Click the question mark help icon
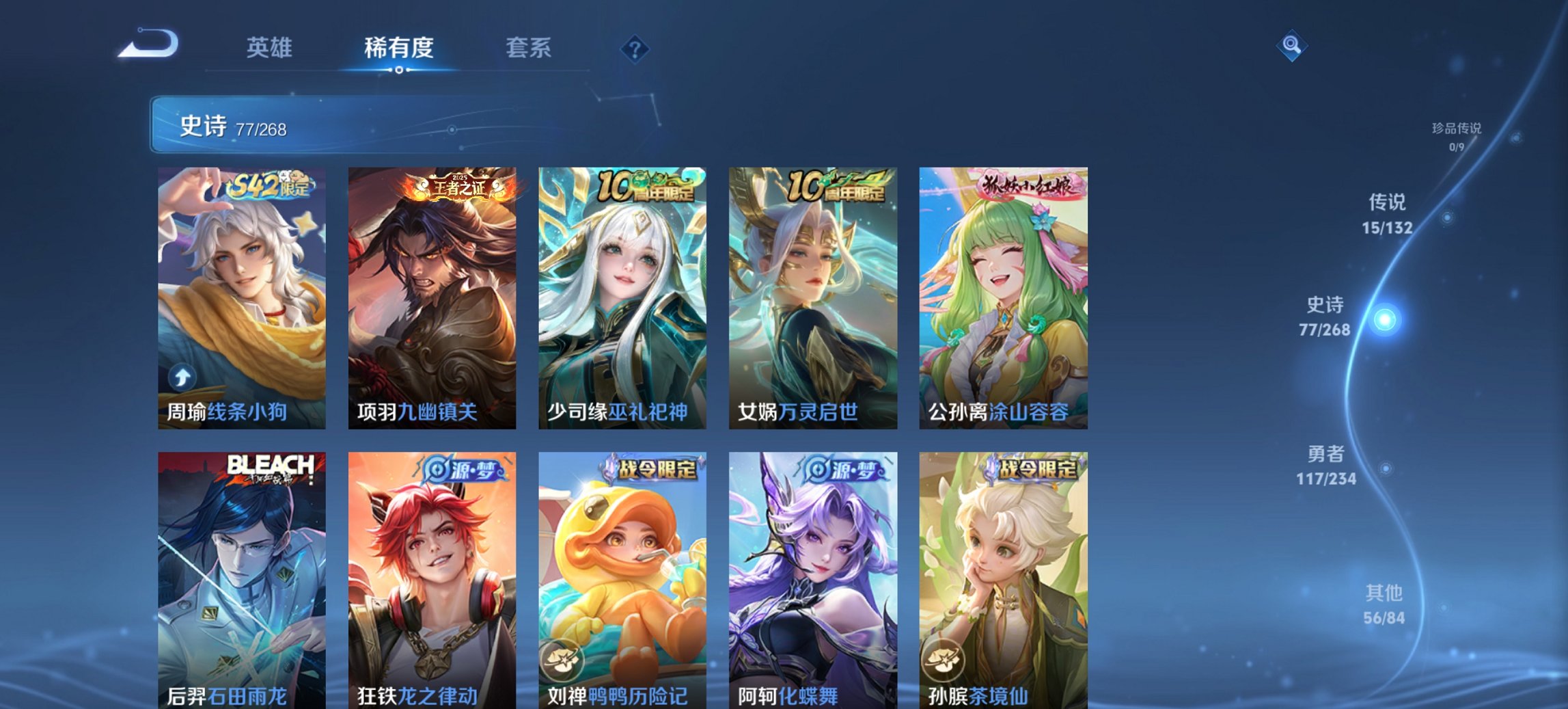 (x=635, y=49)
